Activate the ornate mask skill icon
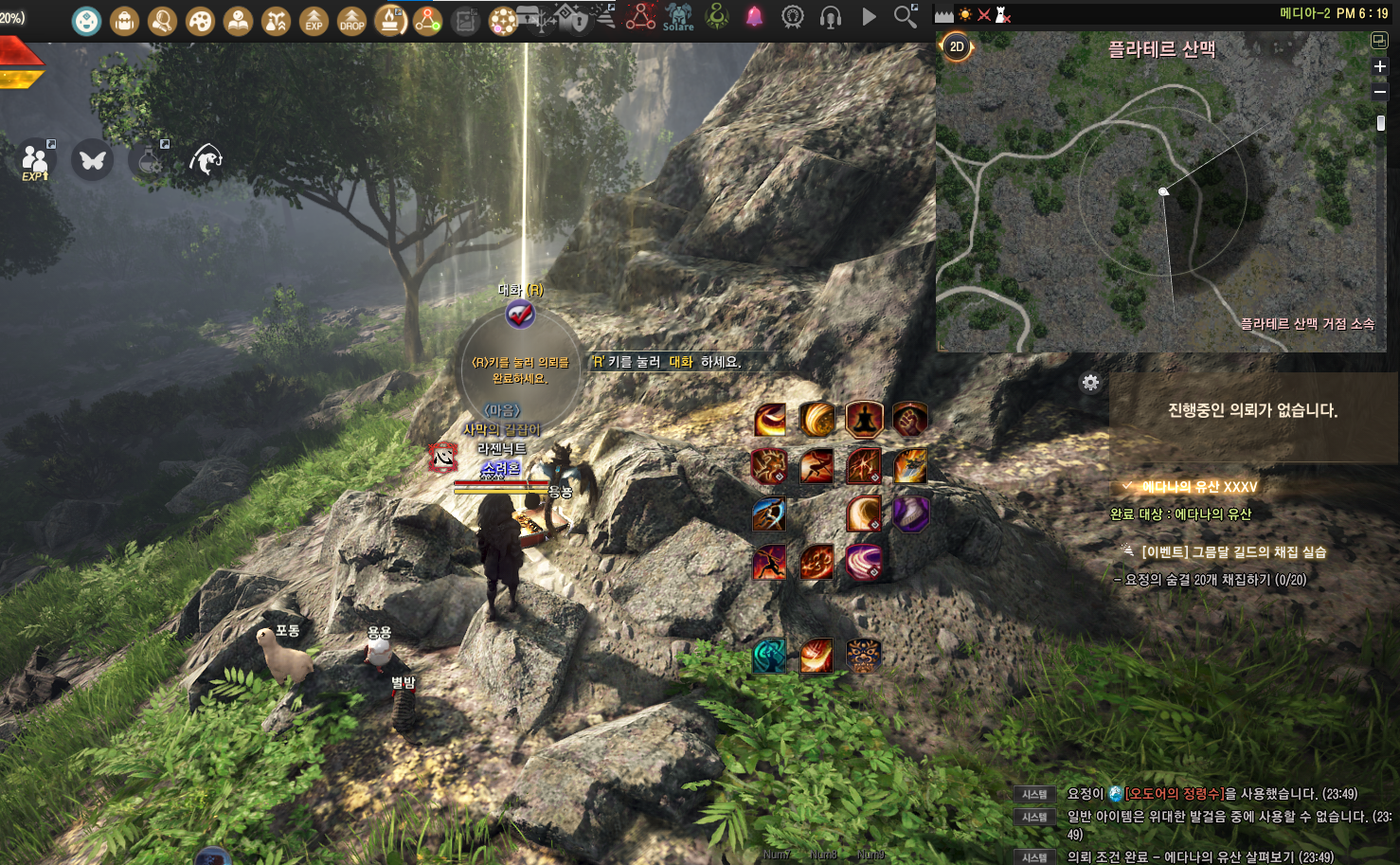 tap(863, 655)
